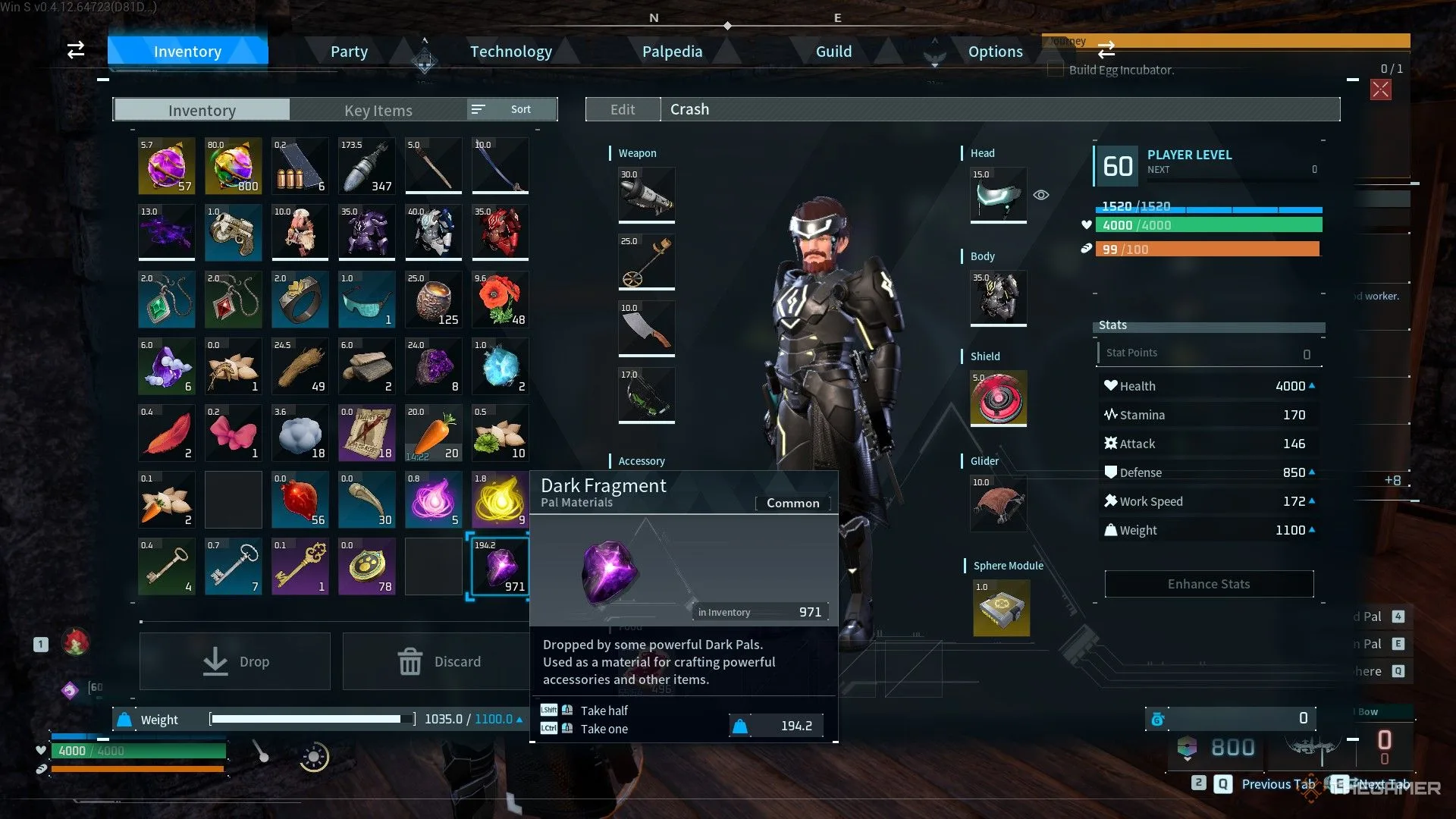Discard the selected item

coord(438,661)
